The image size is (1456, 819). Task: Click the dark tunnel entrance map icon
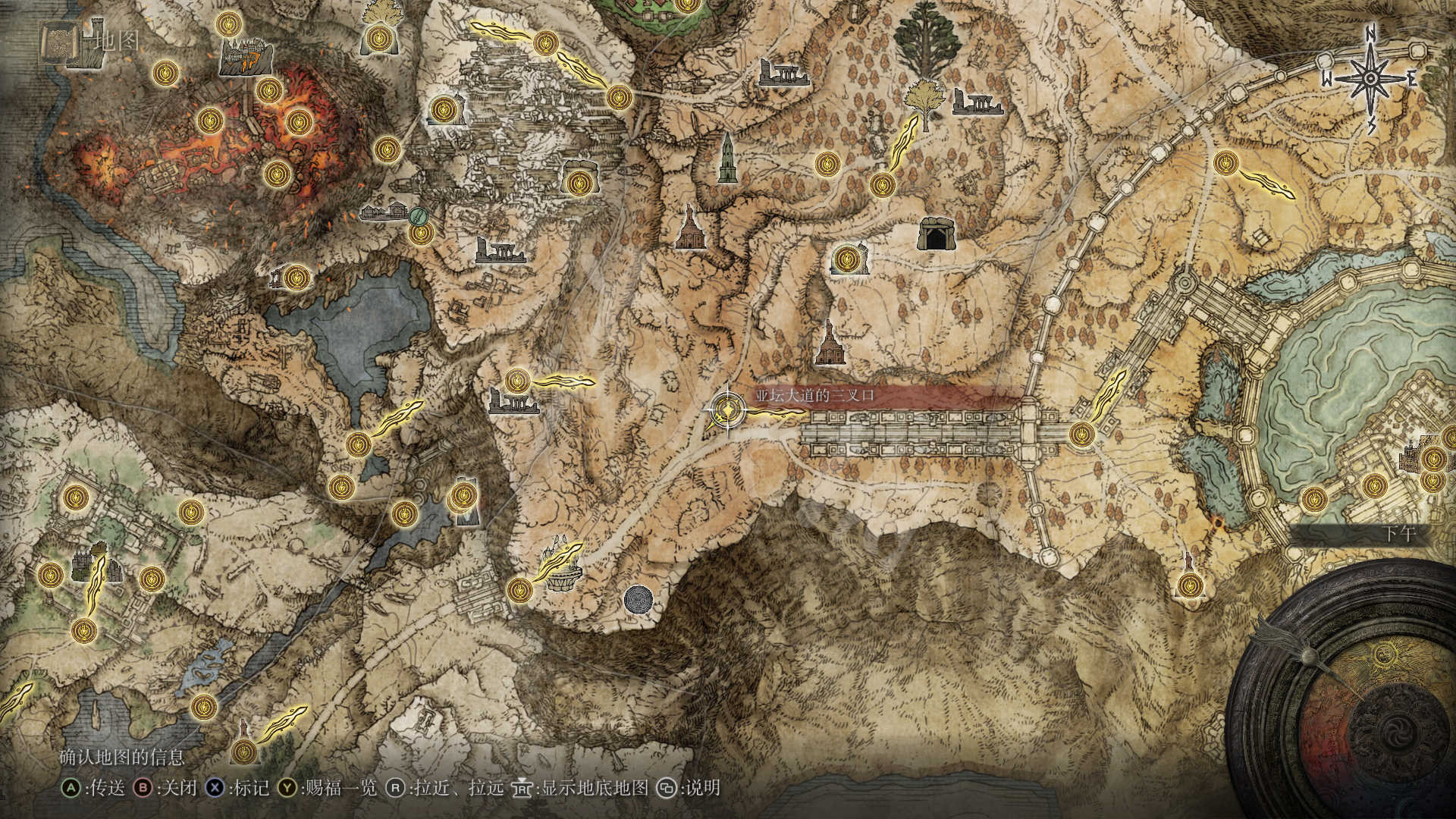pyautogui.click(x=937, y=234)
